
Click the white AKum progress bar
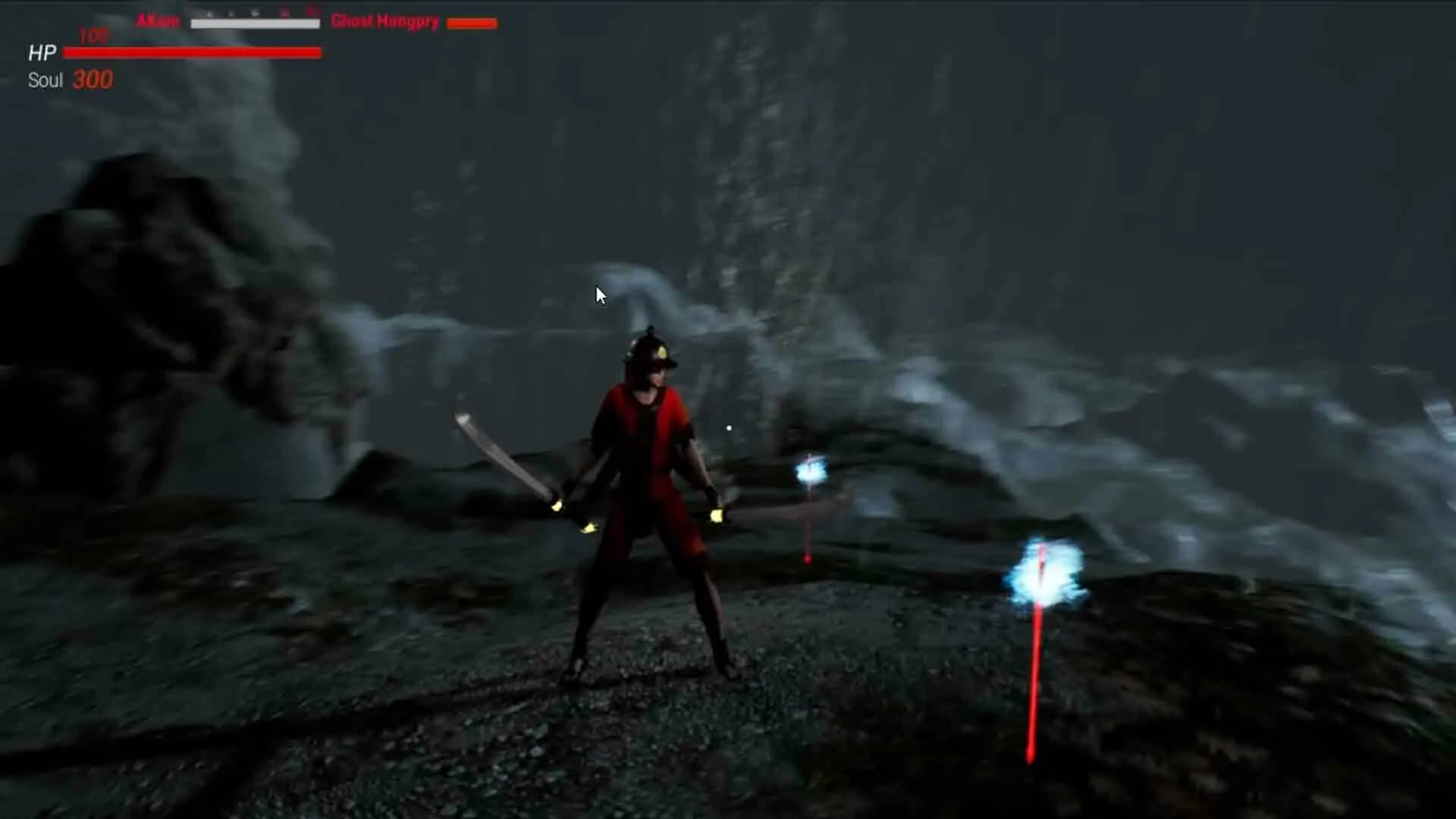255,23
